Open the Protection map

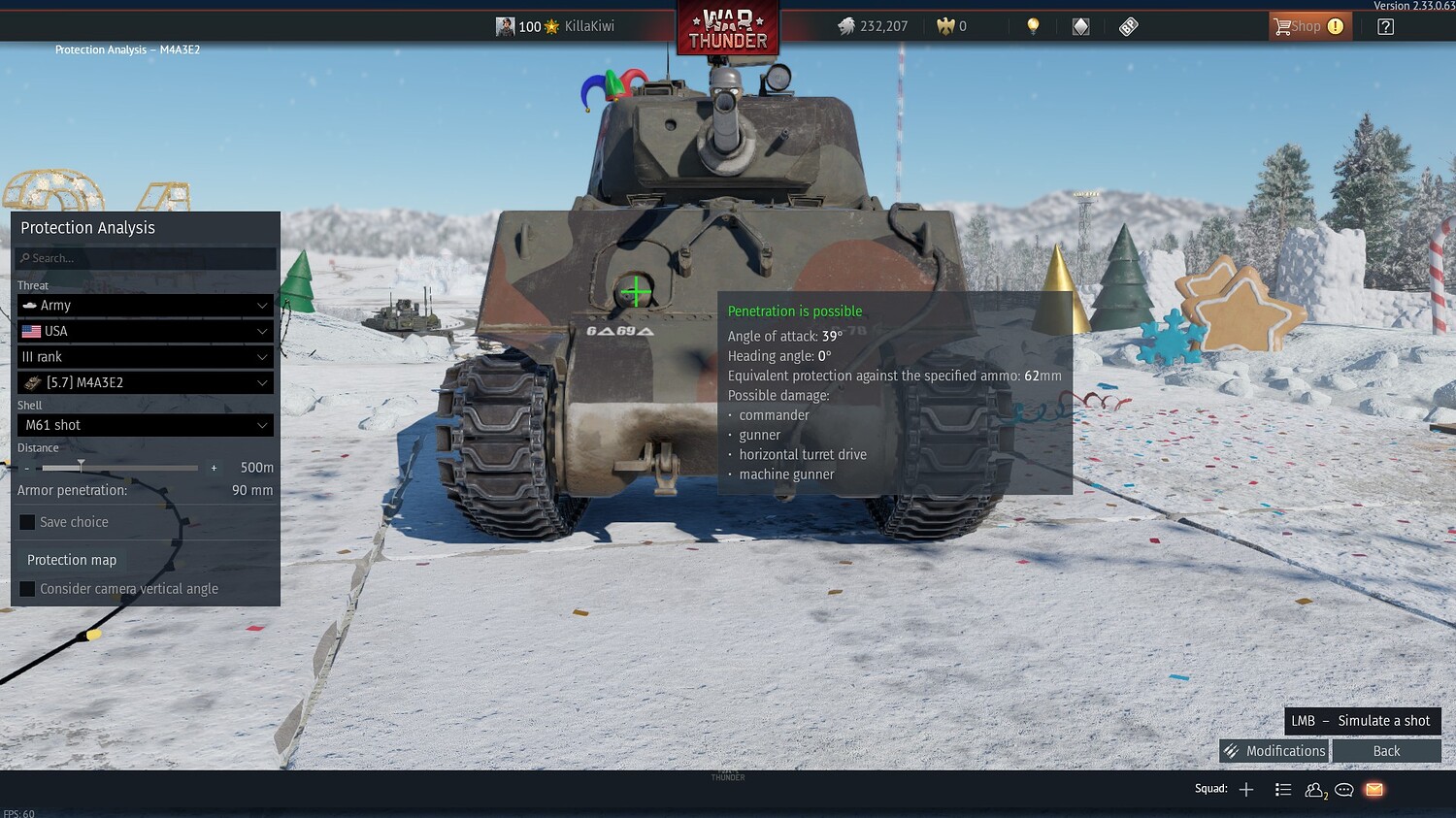(71, 559)
